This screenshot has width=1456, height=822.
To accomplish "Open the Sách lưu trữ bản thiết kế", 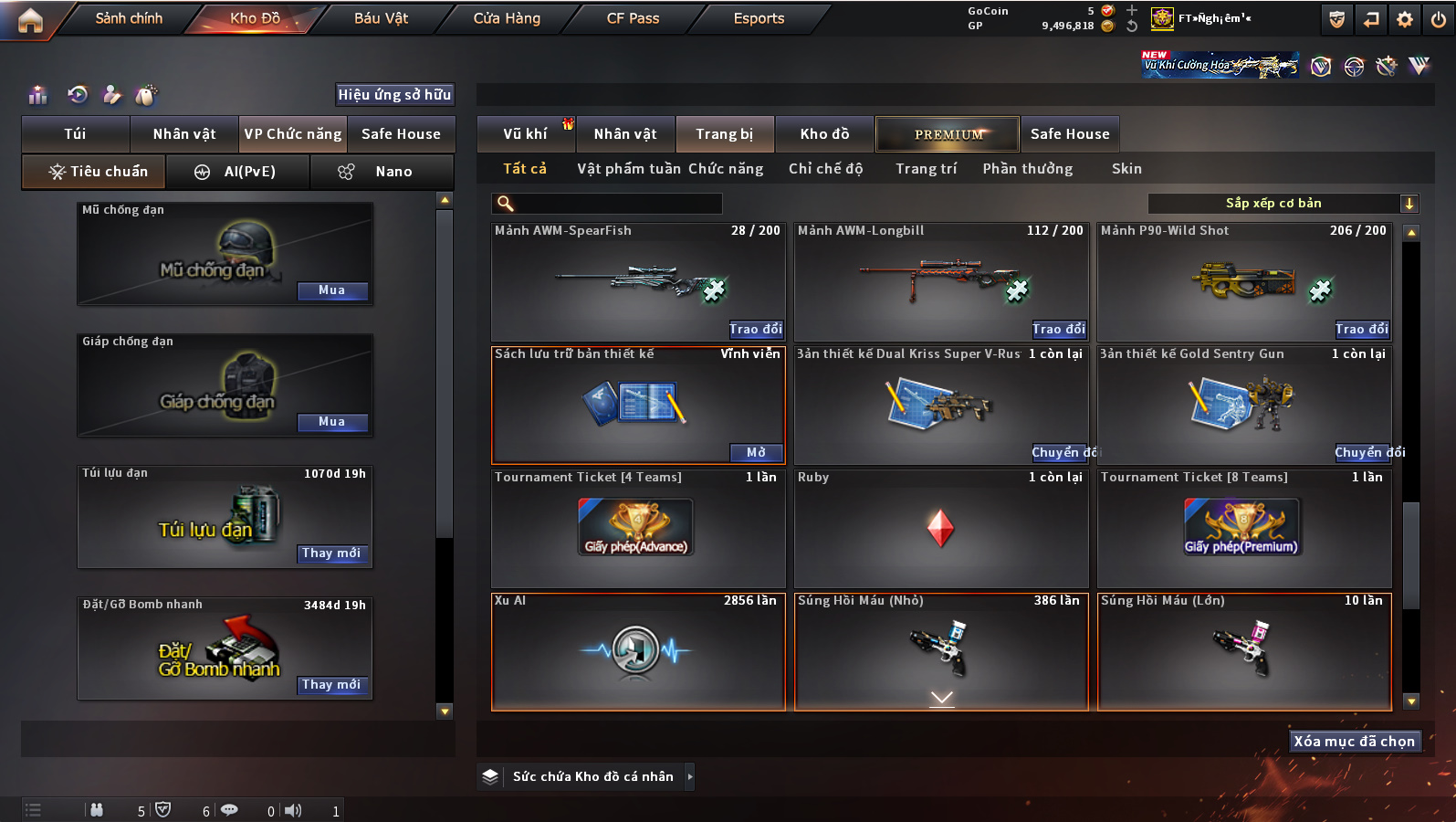I will point(756,452).
